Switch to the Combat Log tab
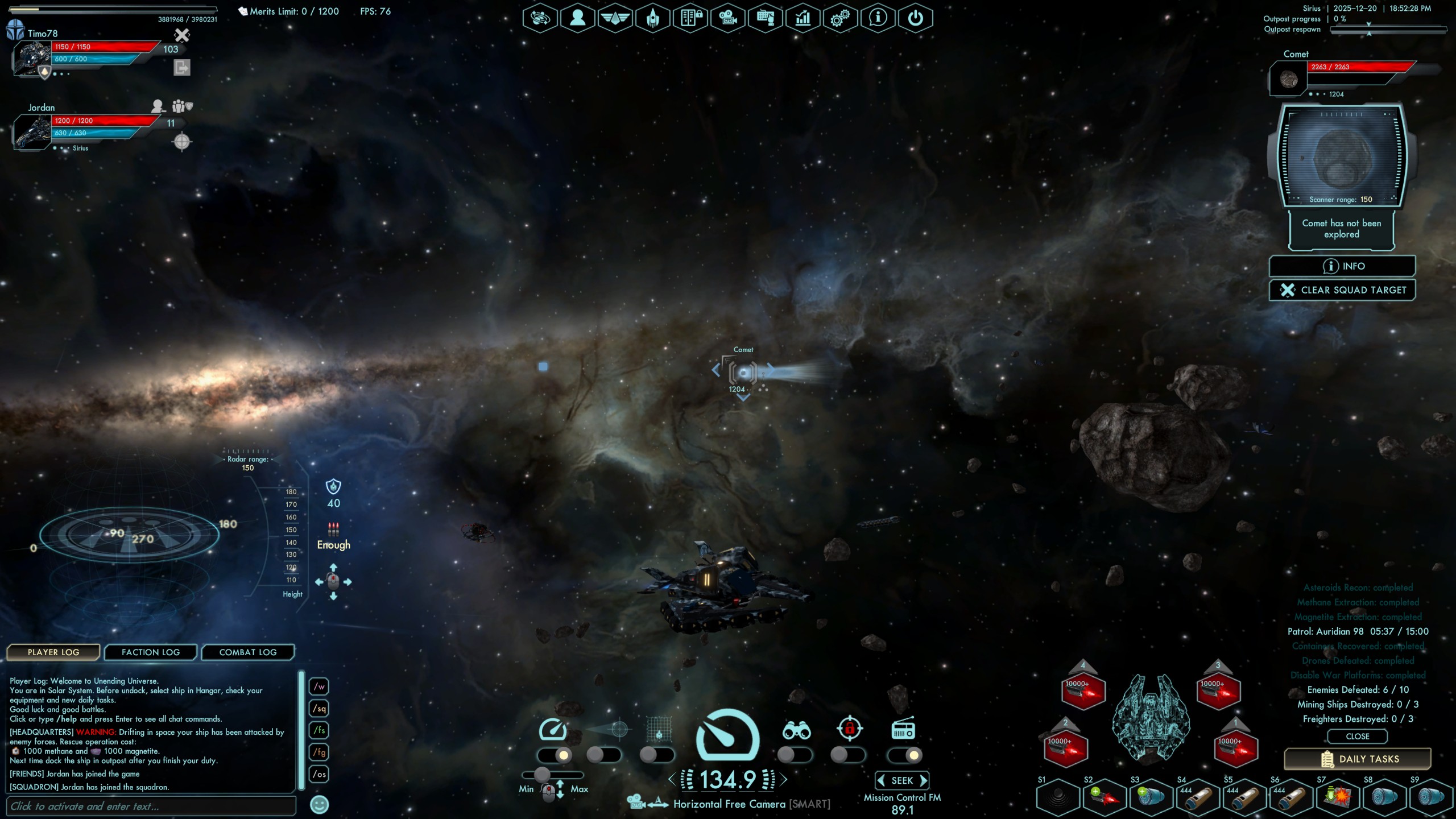Image resolution: width=1456 pixels, height=819 pixels. [x=248, y=652]
